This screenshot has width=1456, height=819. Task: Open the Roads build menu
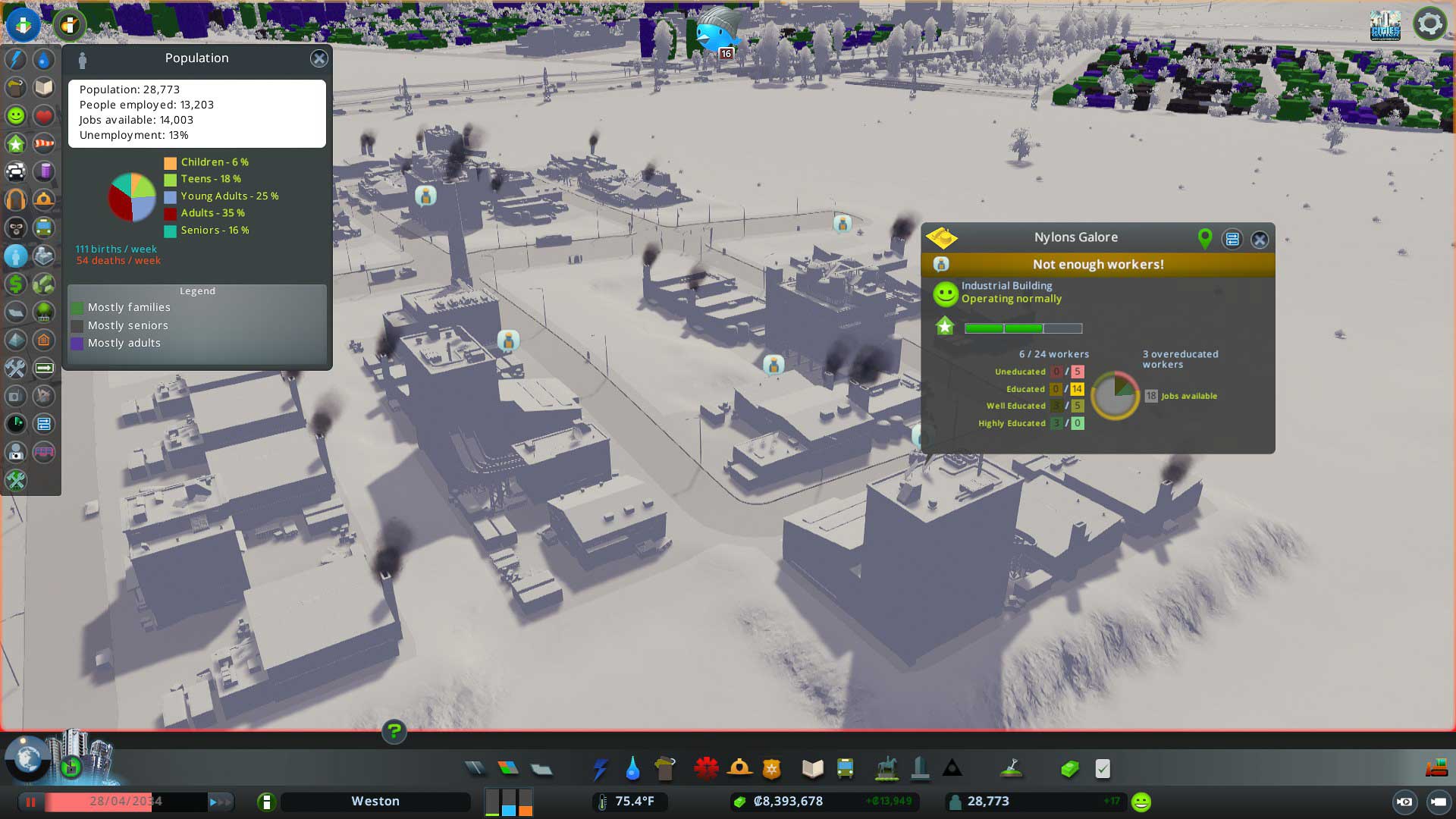(475, 769)
